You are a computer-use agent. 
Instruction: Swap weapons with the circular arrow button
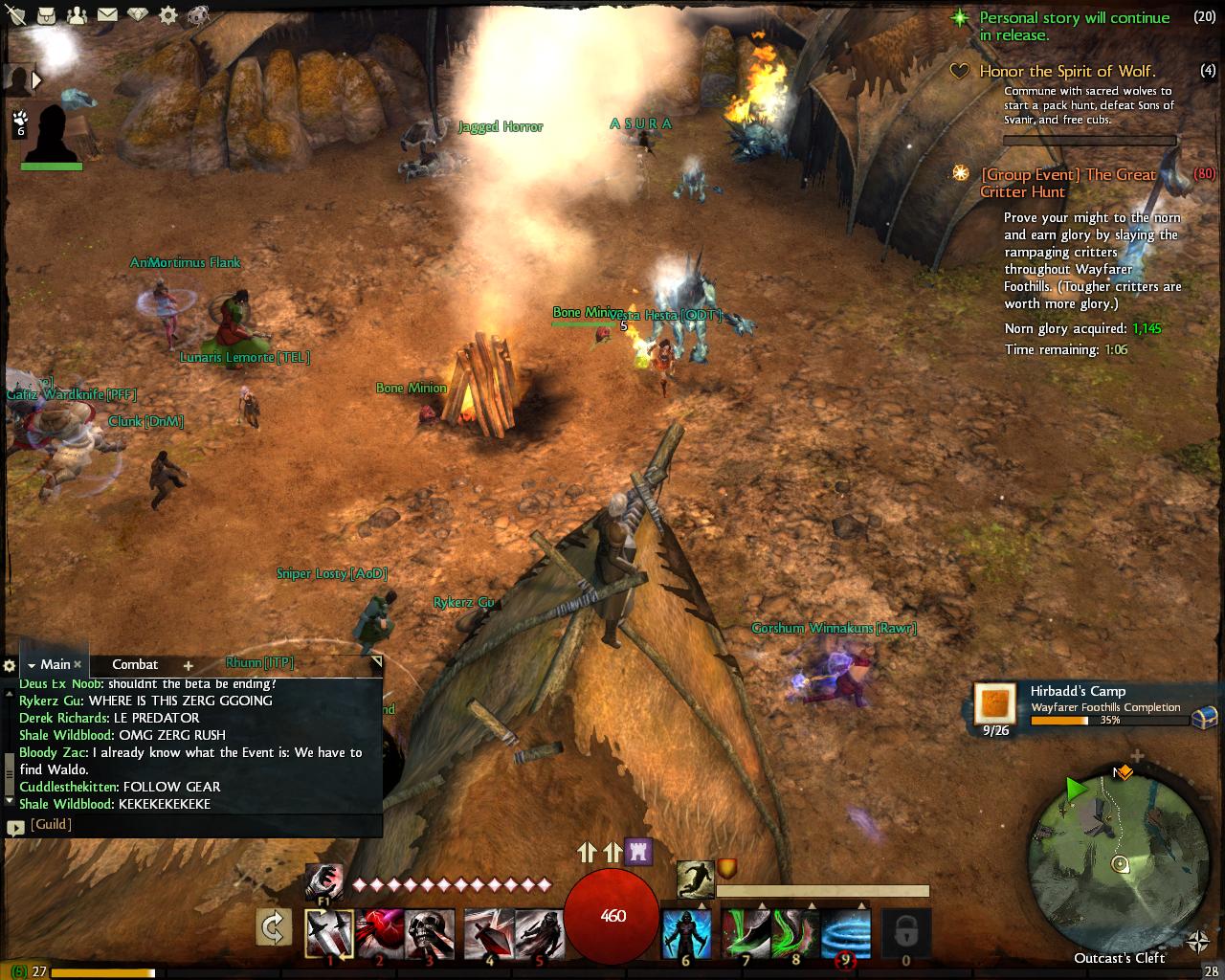[274, 927]
